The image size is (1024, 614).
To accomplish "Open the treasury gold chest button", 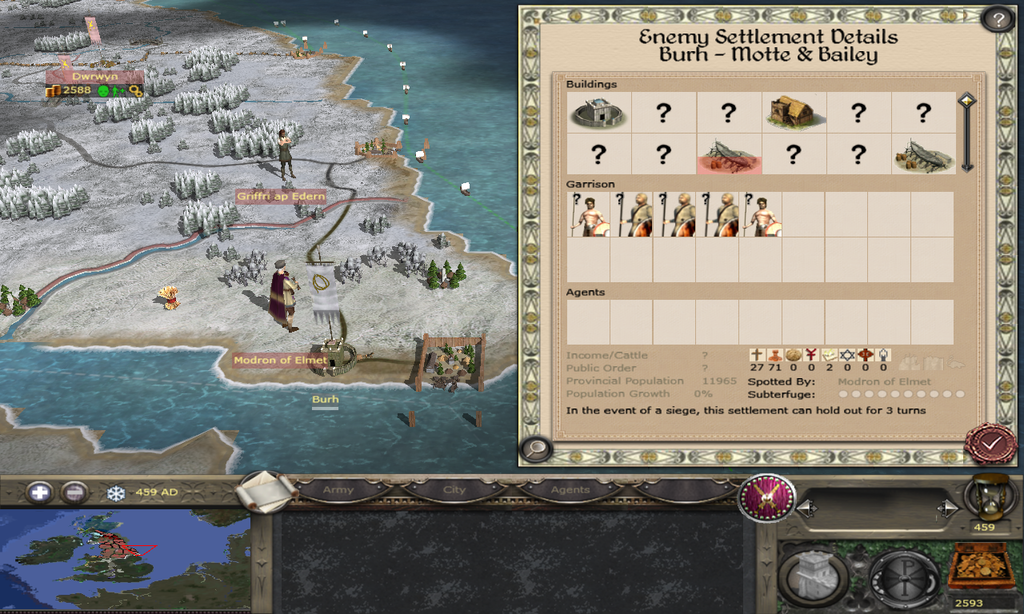I will tap(980, 567).
